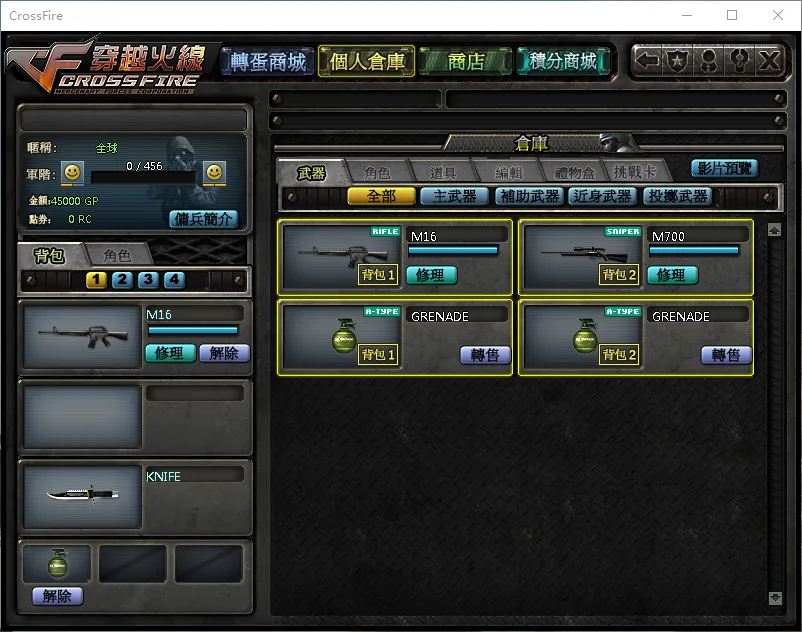Click 解除 to unequip the backpack M16

[x=224, y=353]
